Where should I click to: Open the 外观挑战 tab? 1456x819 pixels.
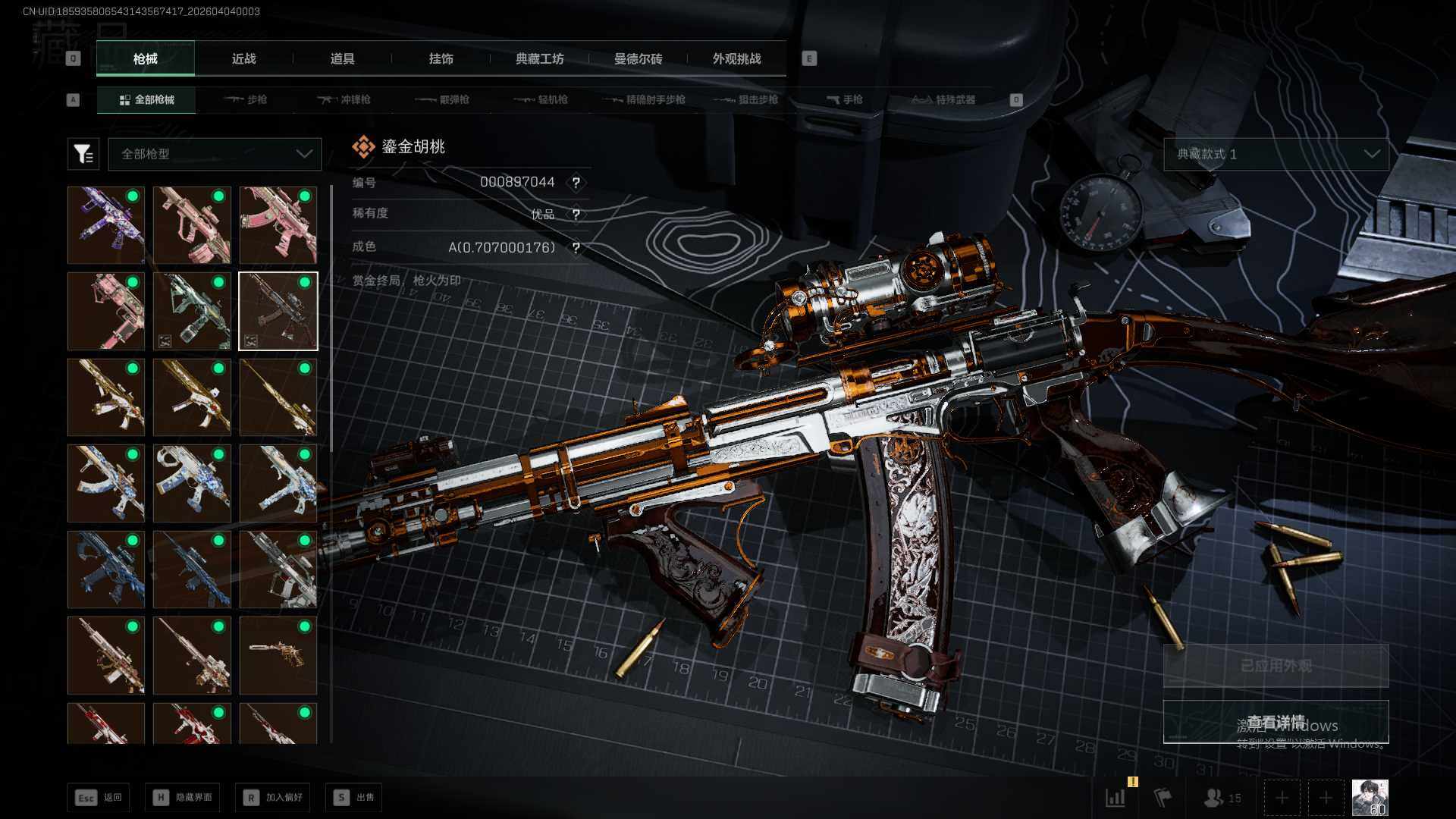click(736, 58)
